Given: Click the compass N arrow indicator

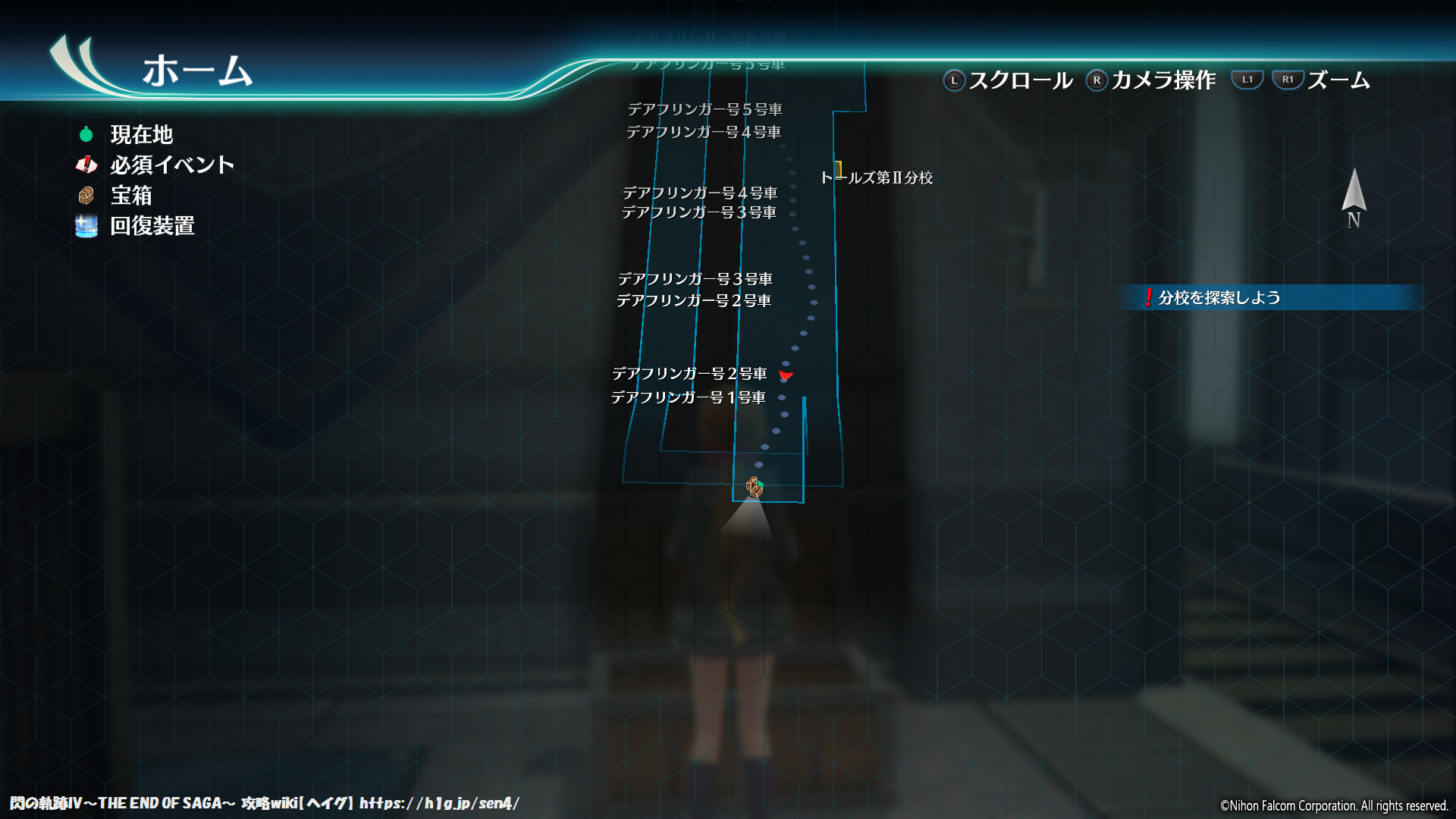Looking at the screenshot, I should coord(1353,196).
